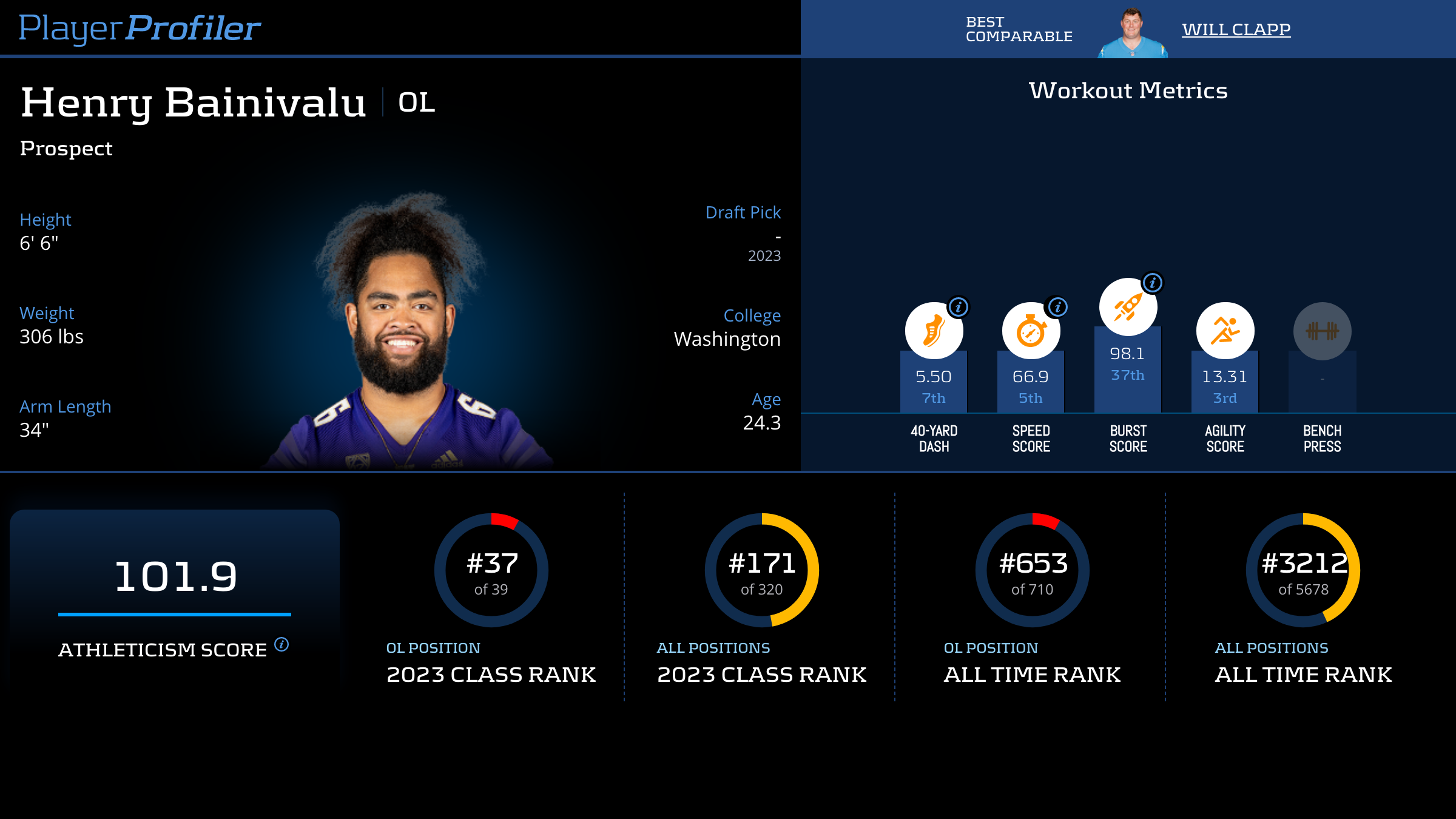The height and width of the screenshot is (819, 1456).
Task: Click the Burst Score rocket icon
Action: click(x=1127, y=307)
